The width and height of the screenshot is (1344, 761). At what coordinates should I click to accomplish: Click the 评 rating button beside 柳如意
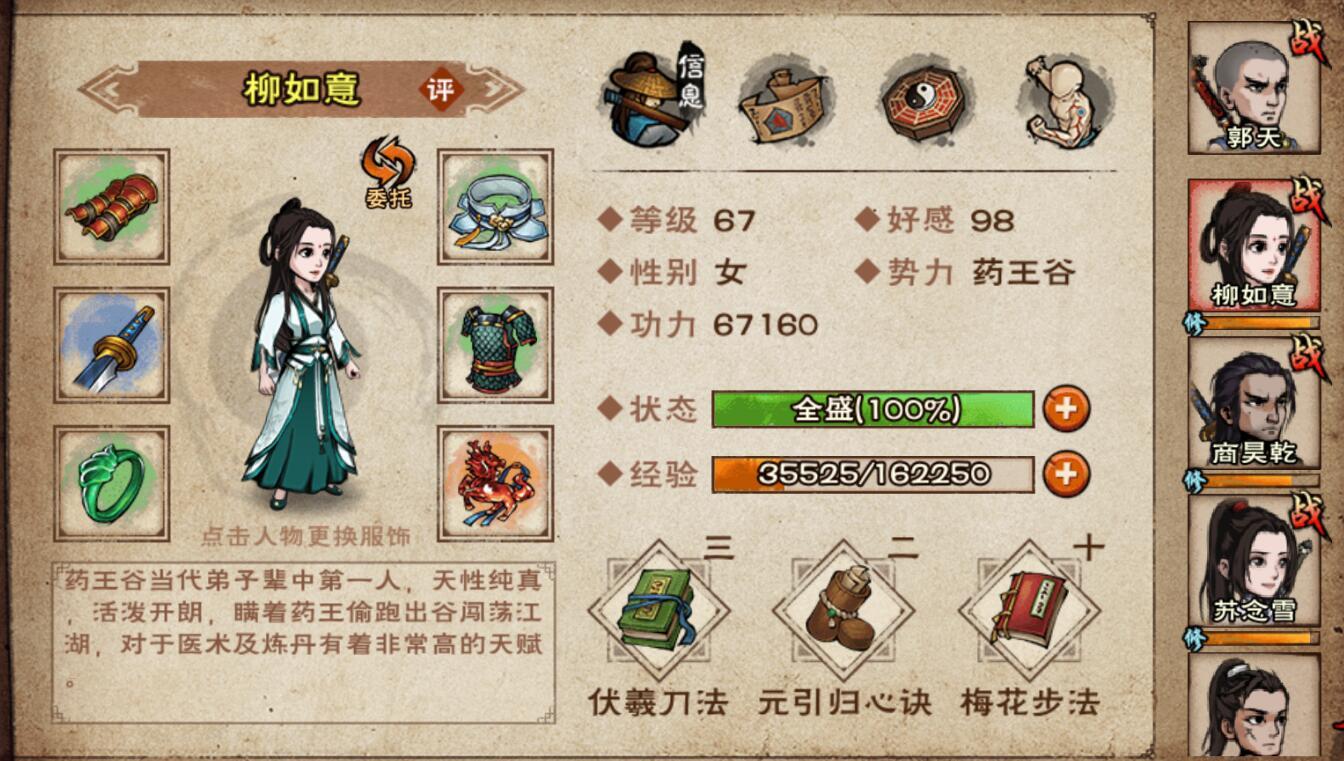441,90
